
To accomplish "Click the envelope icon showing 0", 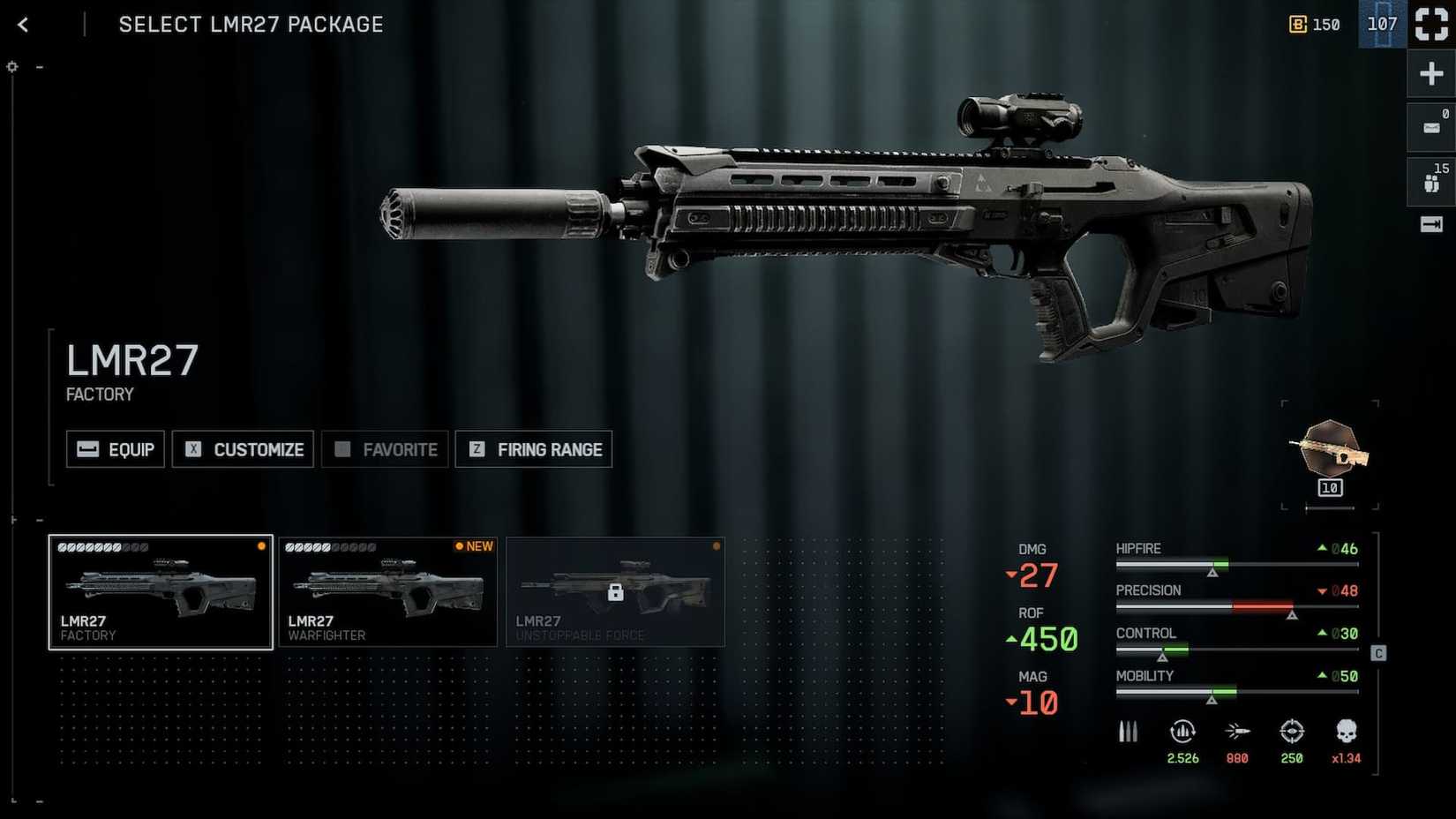I will click(x=1430, y=128).
